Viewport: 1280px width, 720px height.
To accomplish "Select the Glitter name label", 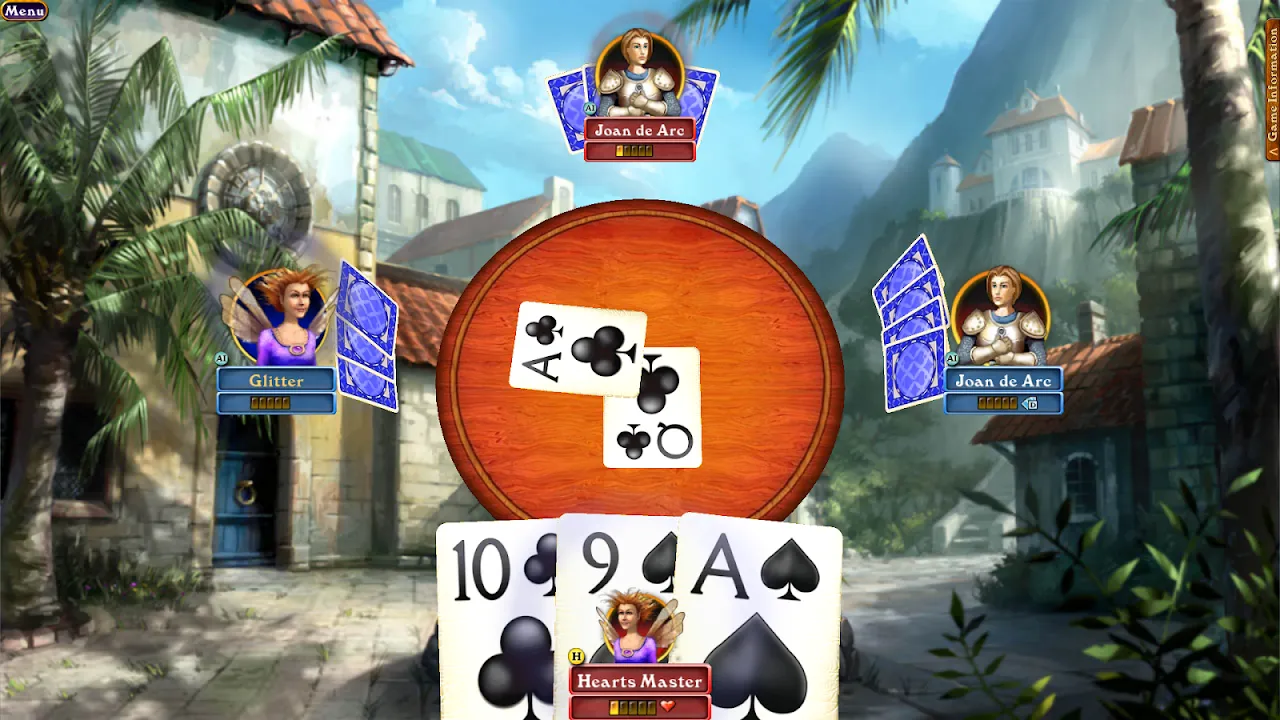I will 278,381.
